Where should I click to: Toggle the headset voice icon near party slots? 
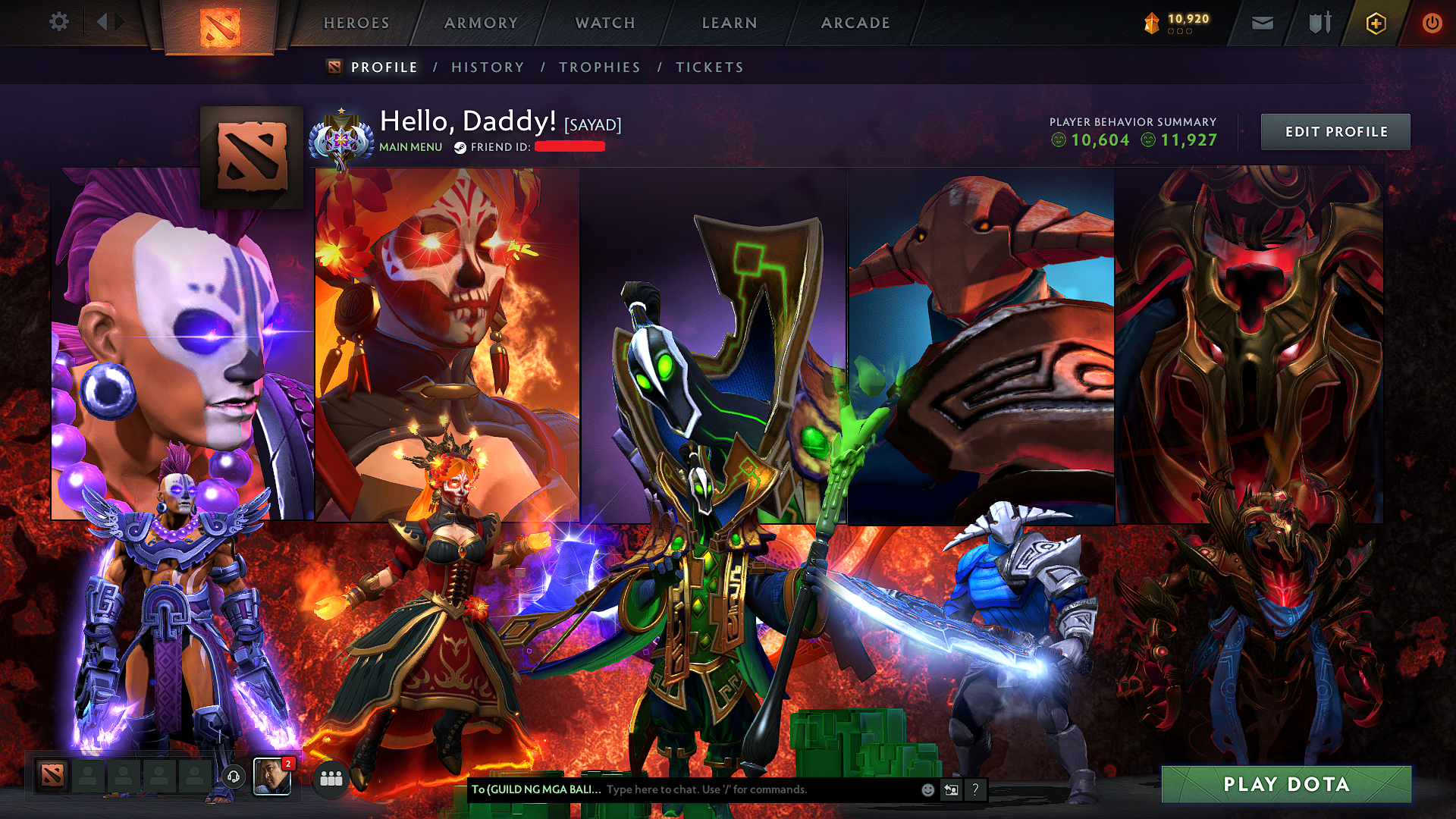click(234, 777)
